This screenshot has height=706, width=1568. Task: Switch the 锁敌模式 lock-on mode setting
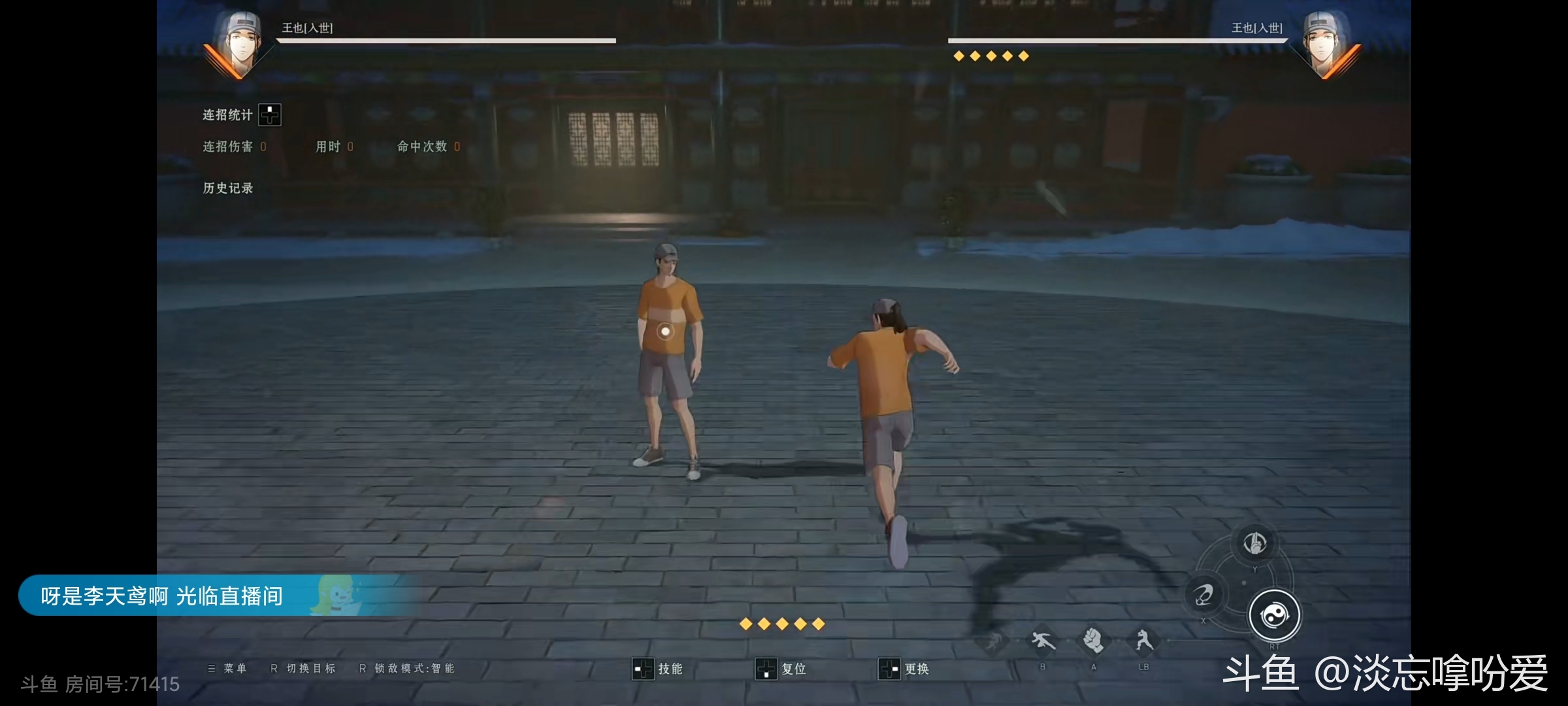click(407, 668)
